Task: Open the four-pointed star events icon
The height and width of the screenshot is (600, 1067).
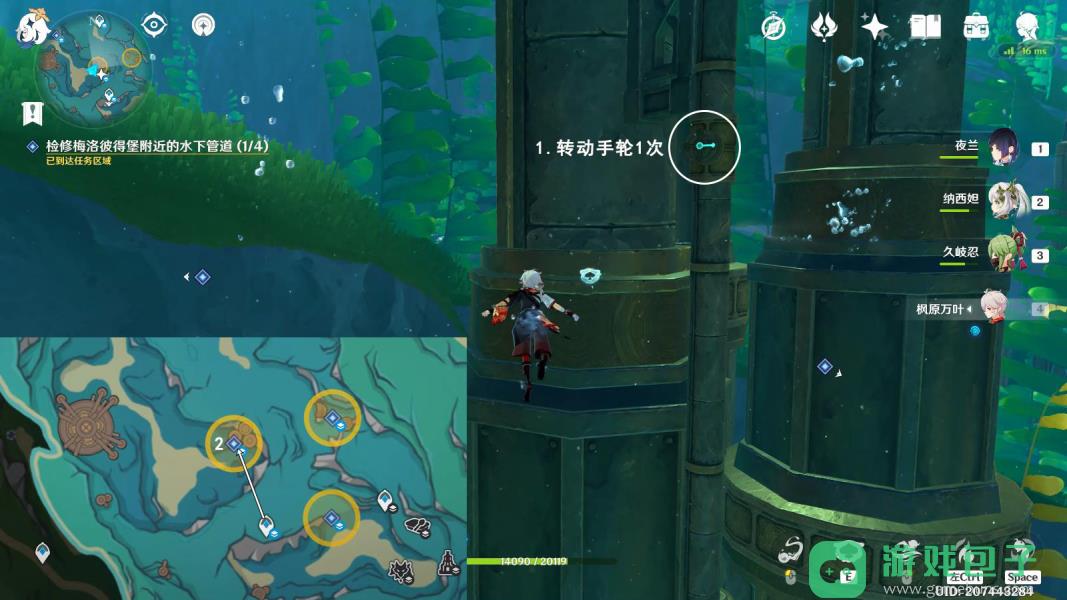Action: (x=874, y=27)
